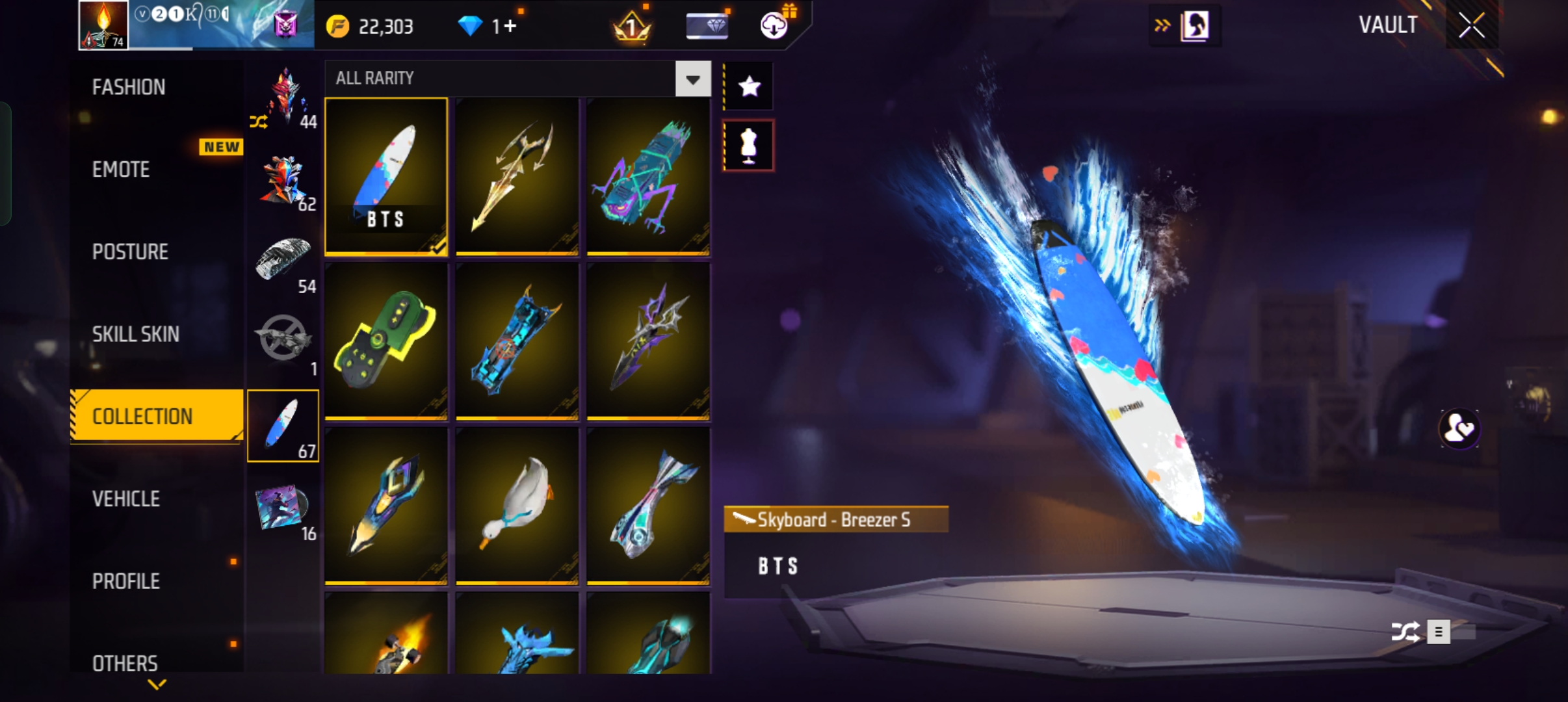Expand the All Rarity dropdown
1568x702 pixels.
(692, 79)
